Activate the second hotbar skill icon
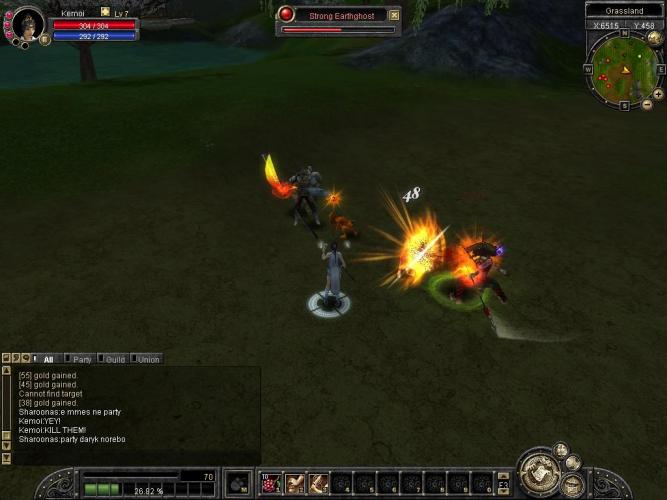Screen dimensions: 667x500 pos(294,484)
